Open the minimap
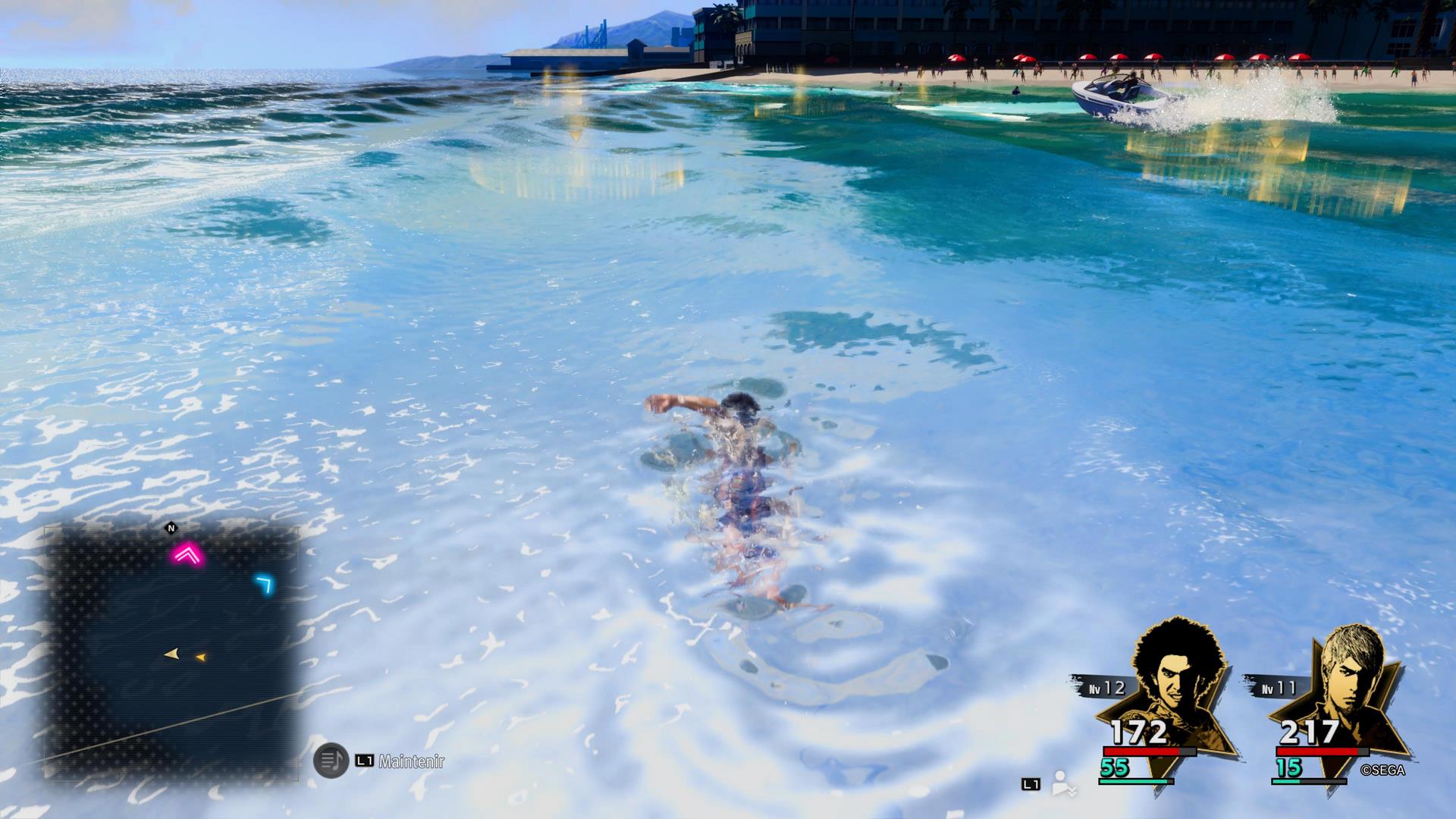Viewport: 1456px width, 819px height. (171, 654)
